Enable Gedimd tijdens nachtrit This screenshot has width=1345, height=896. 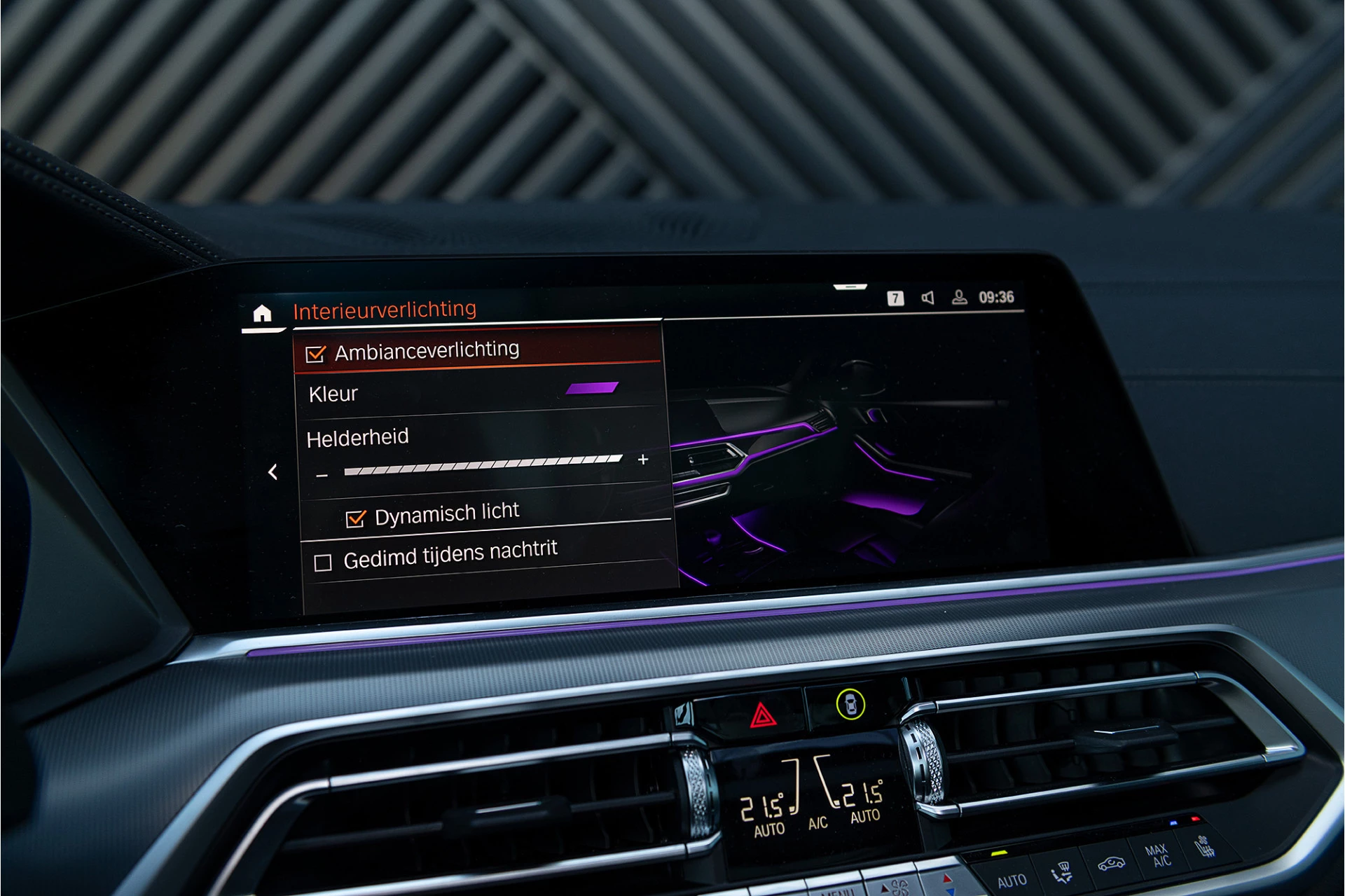(x=322, y=562)
